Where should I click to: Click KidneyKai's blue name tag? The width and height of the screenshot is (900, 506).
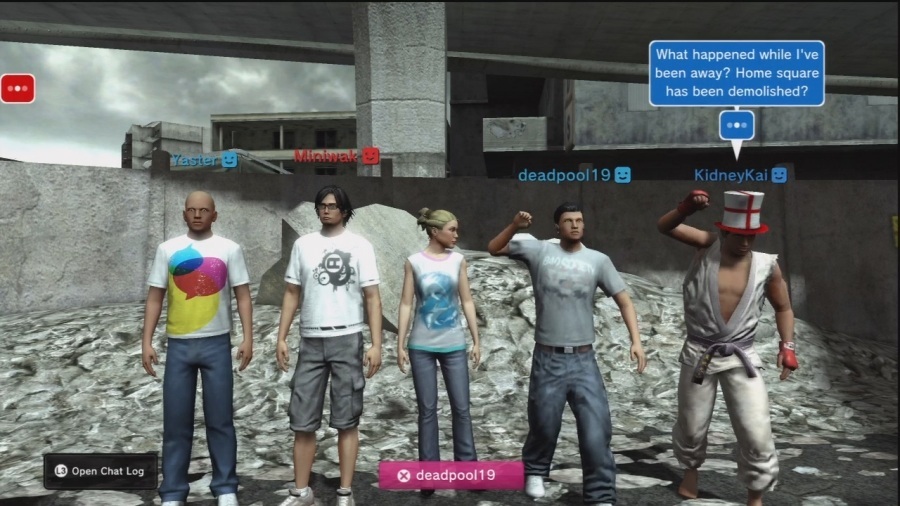pos(740,175)
